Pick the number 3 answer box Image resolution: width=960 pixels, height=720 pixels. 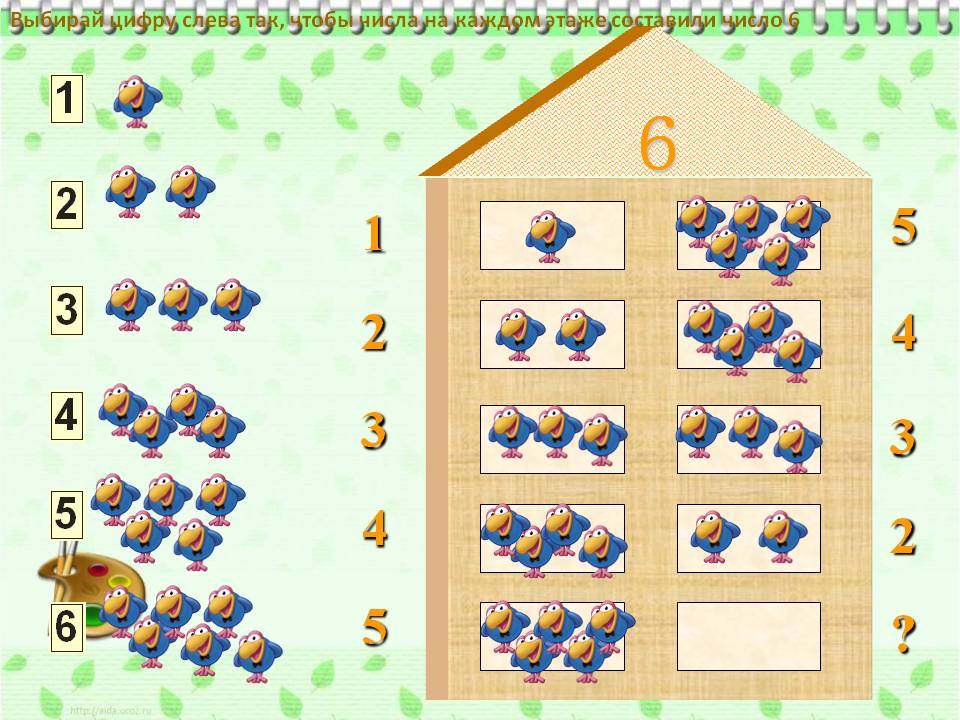click(66, 310)
